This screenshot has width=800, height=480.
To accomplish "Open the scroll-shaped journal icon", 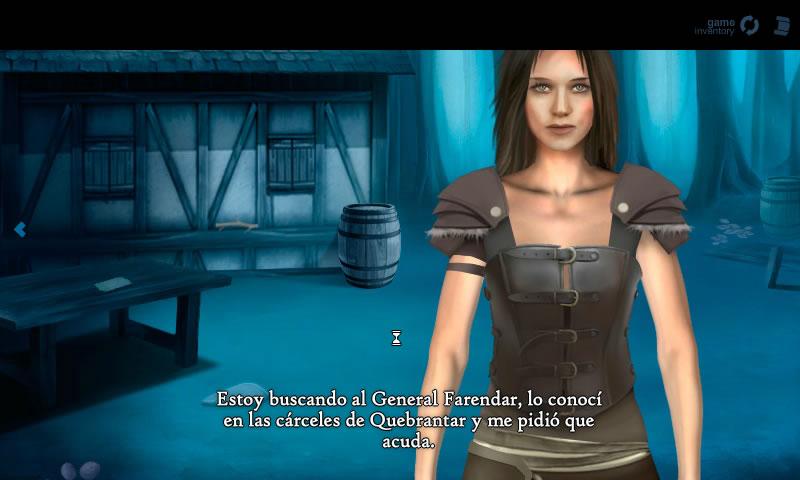I will click(x=781, y=26).
